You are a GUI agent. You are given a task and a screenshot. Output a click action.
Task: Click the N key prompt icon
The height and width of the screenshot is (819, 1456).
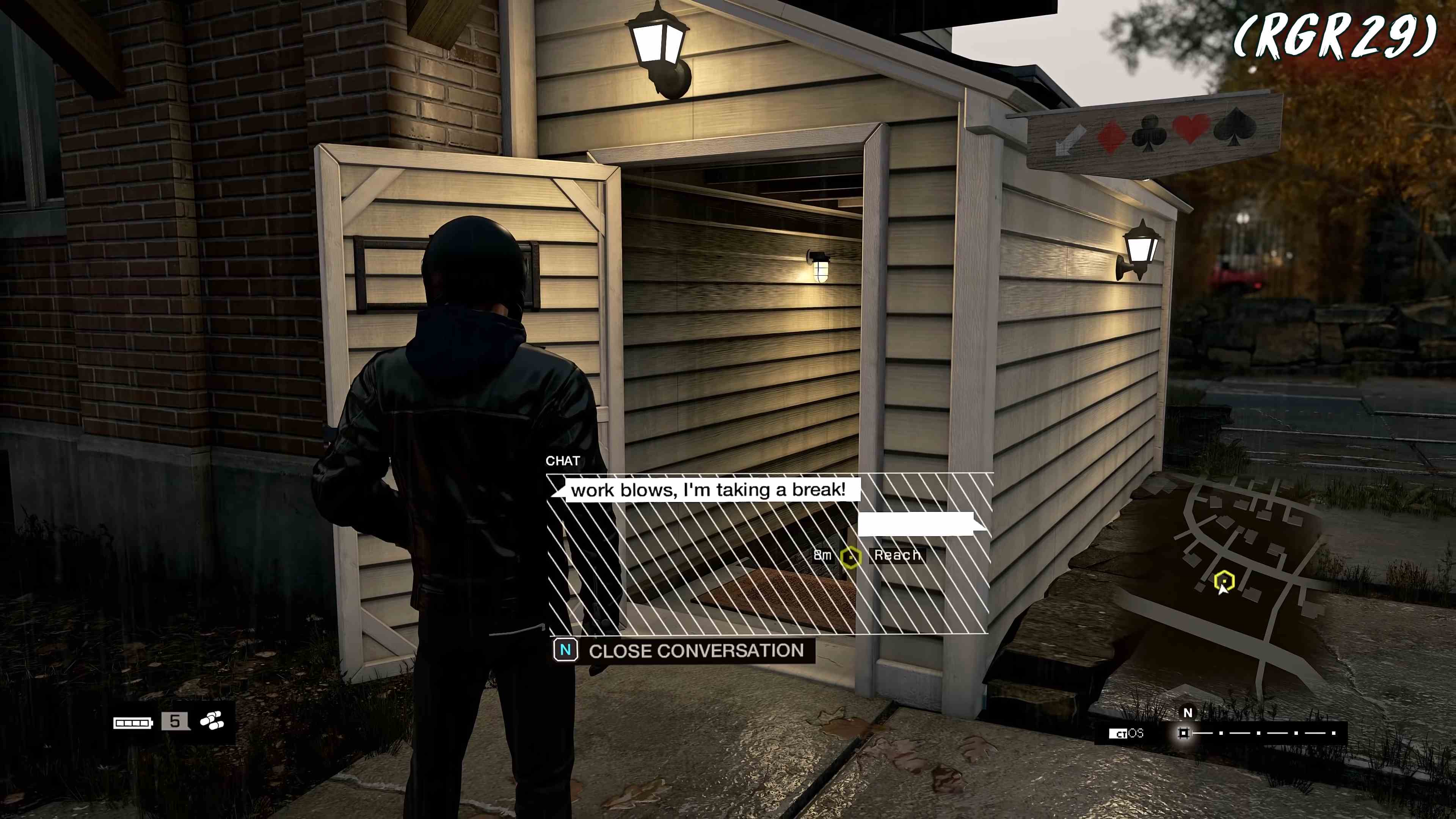tap(566, 651)
